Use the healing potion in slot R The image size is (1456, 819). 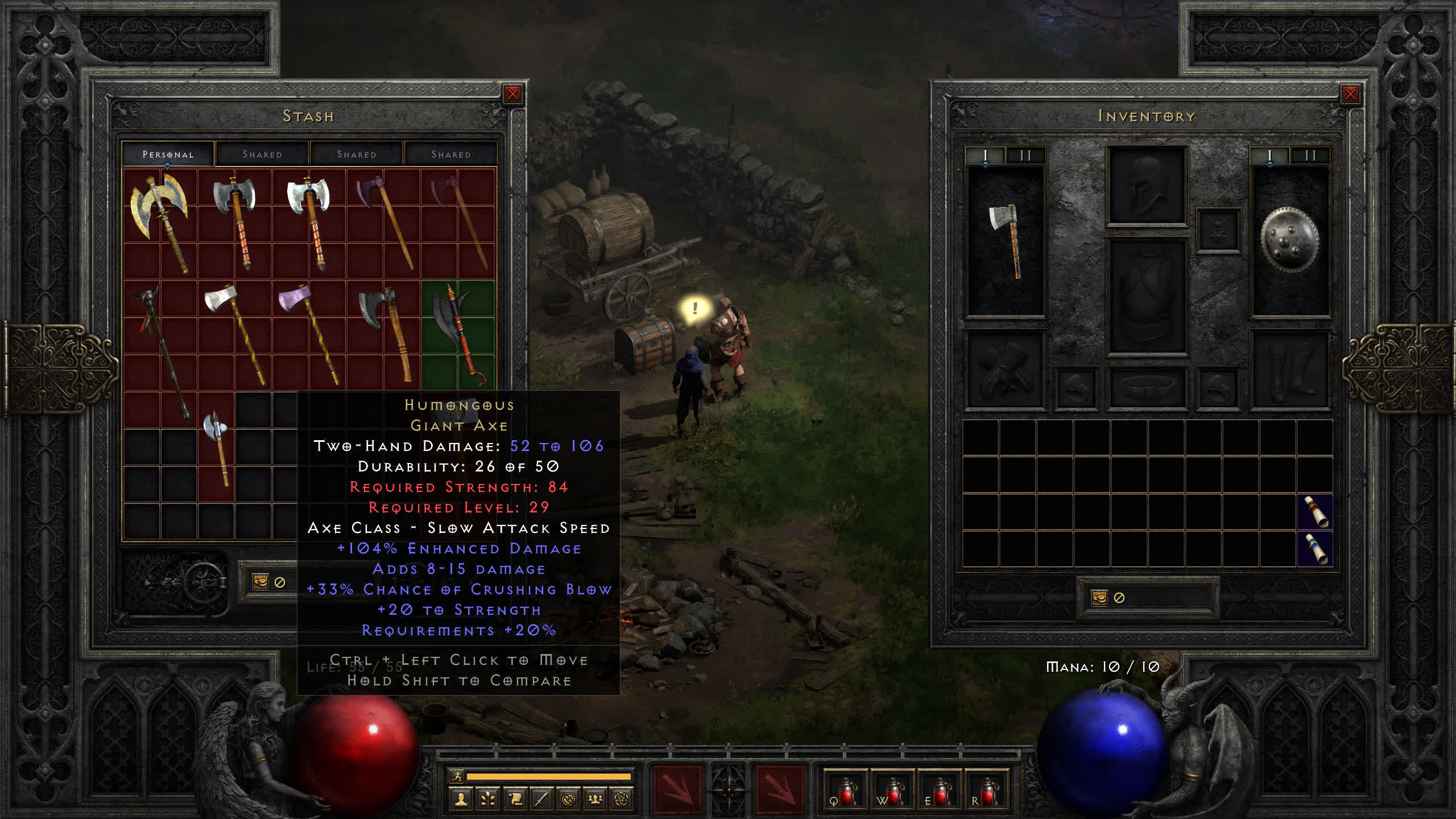click(x=987, y=792)
